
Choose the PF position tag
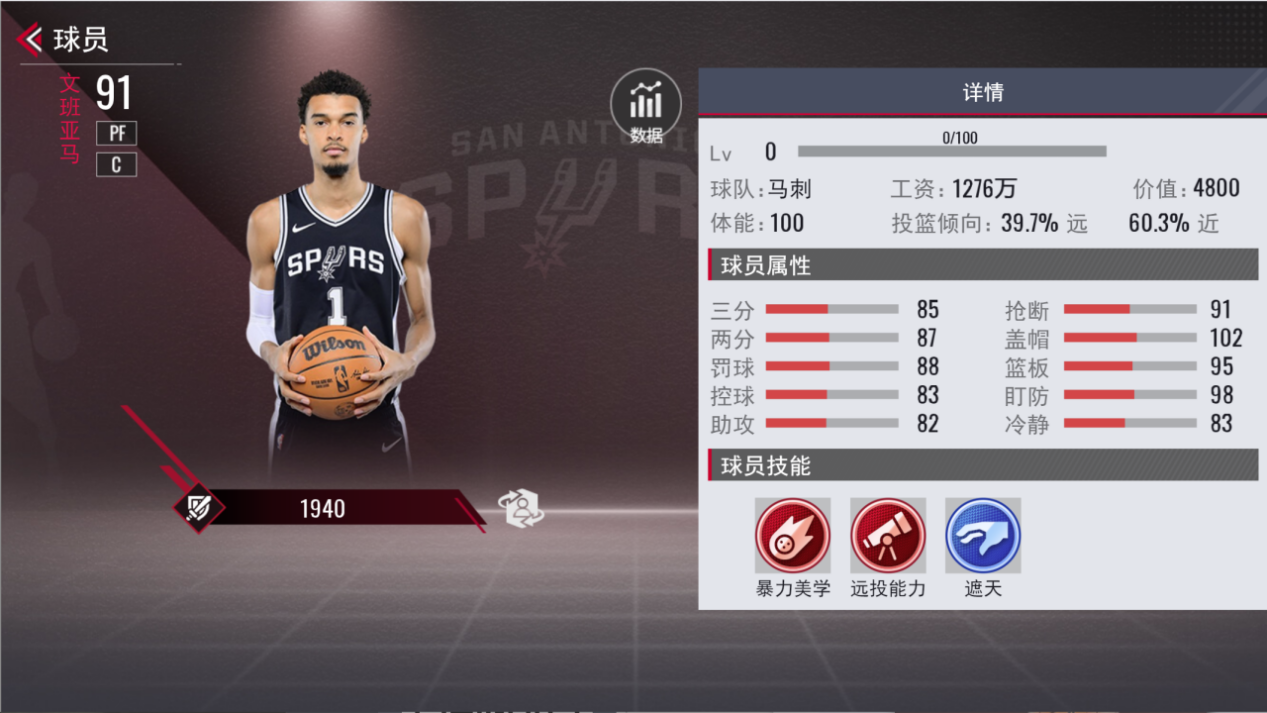pos(117,133)
